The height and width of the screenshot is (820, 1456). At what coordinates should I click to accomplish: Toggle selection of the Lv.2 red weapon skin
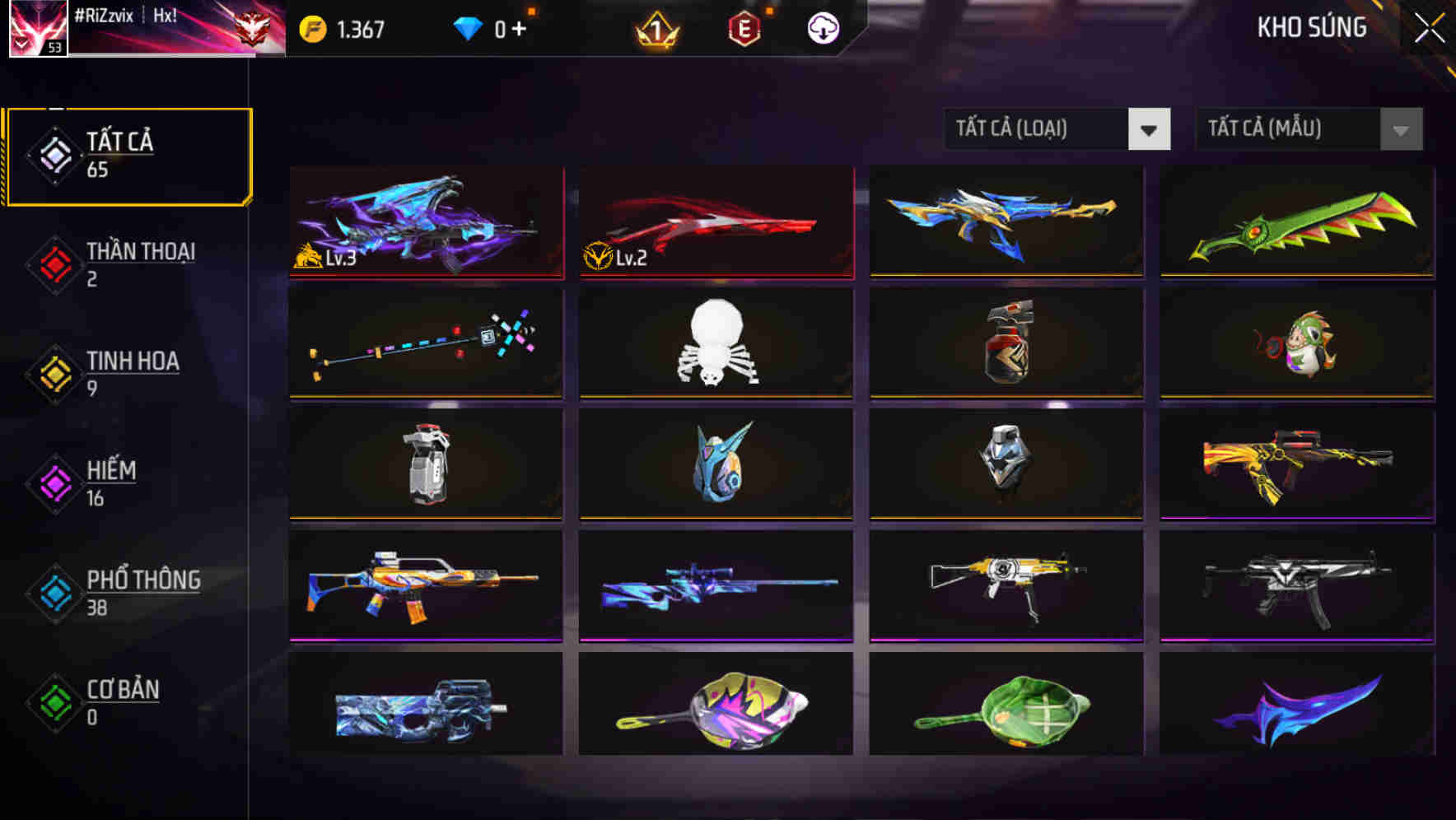(715, 222)
